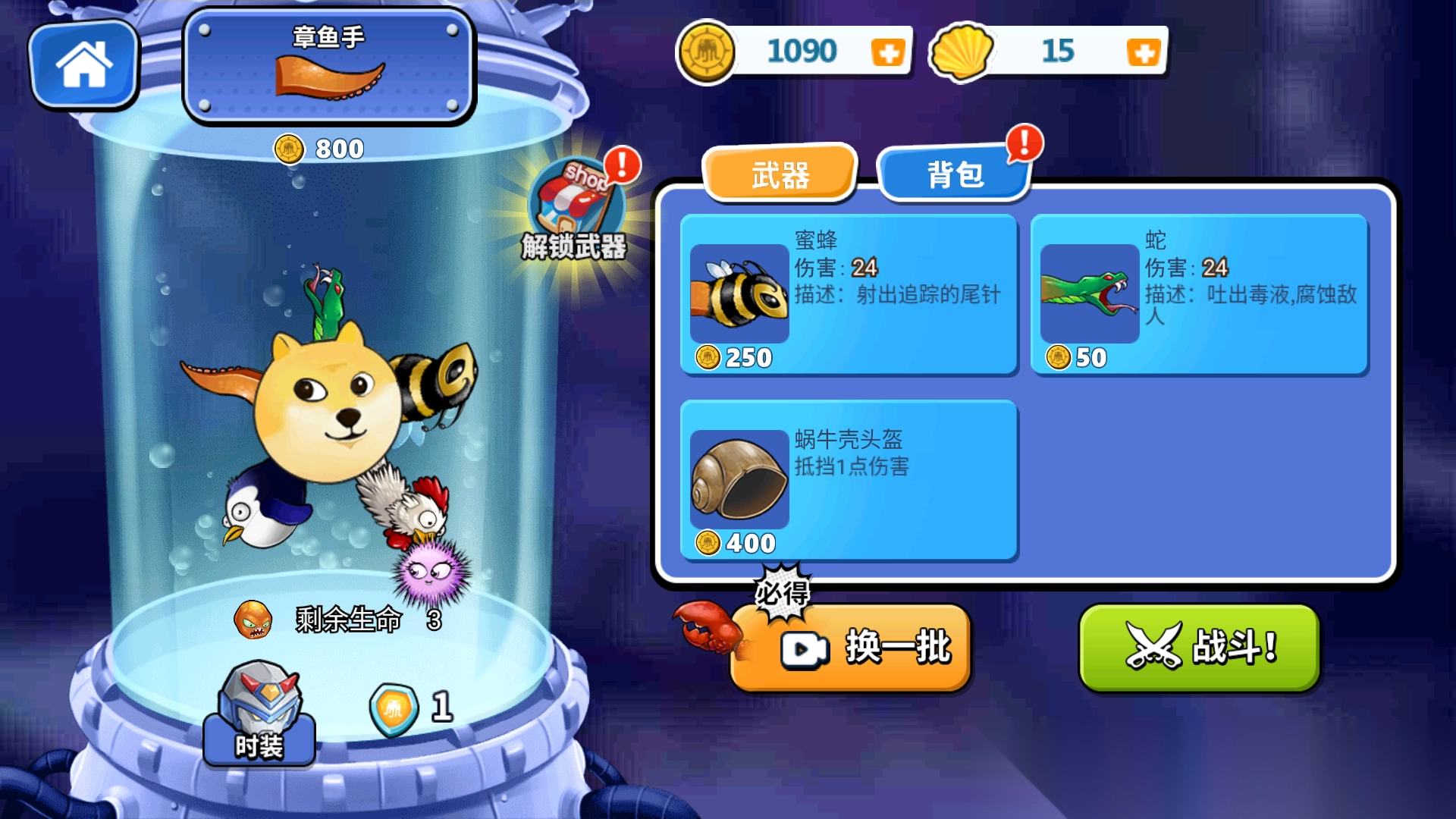The image size is (1456, 819).
Task: Open the 章鱼手 octopus arm weapon banner
Action: (328, 64)
